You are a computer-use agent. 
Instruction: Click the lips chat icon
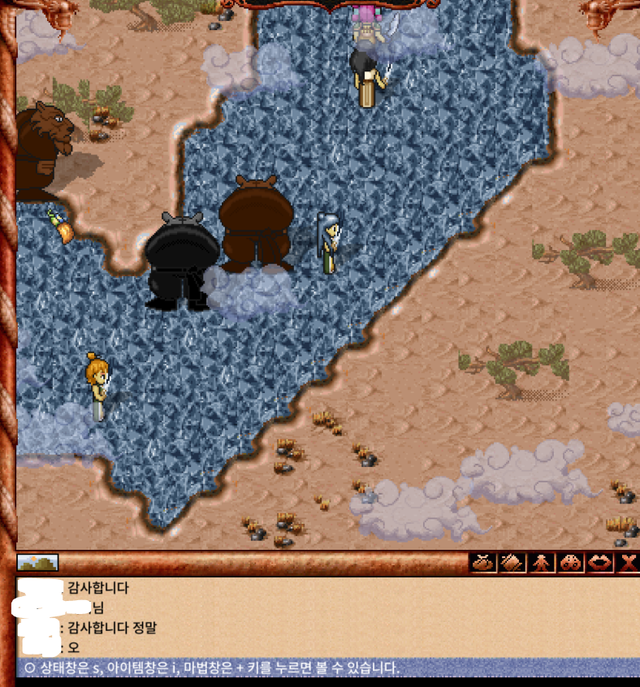(x=599, y=563)
